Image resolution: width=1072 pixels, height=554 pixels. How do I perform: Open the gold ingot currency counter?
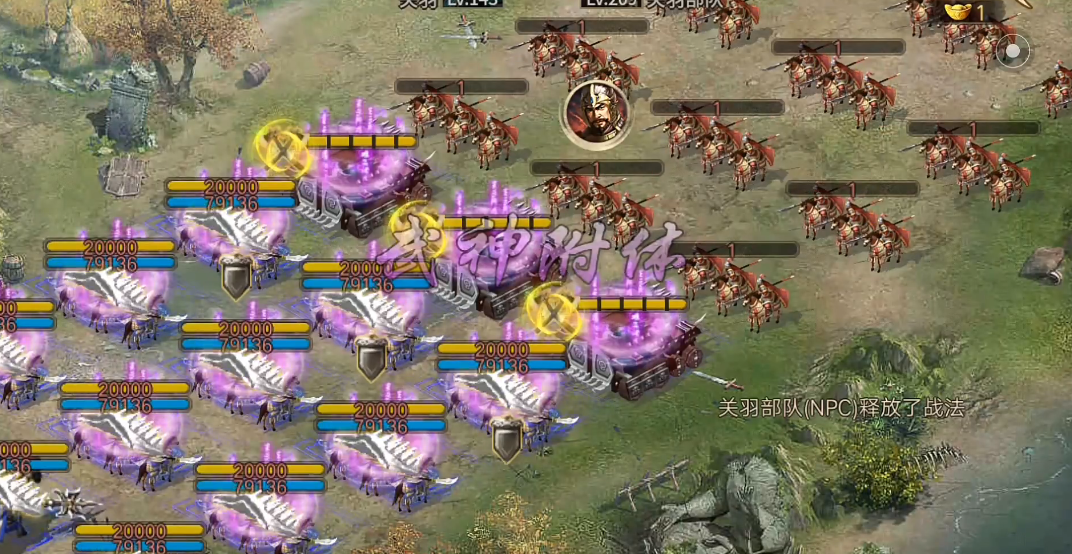point(967,12)
